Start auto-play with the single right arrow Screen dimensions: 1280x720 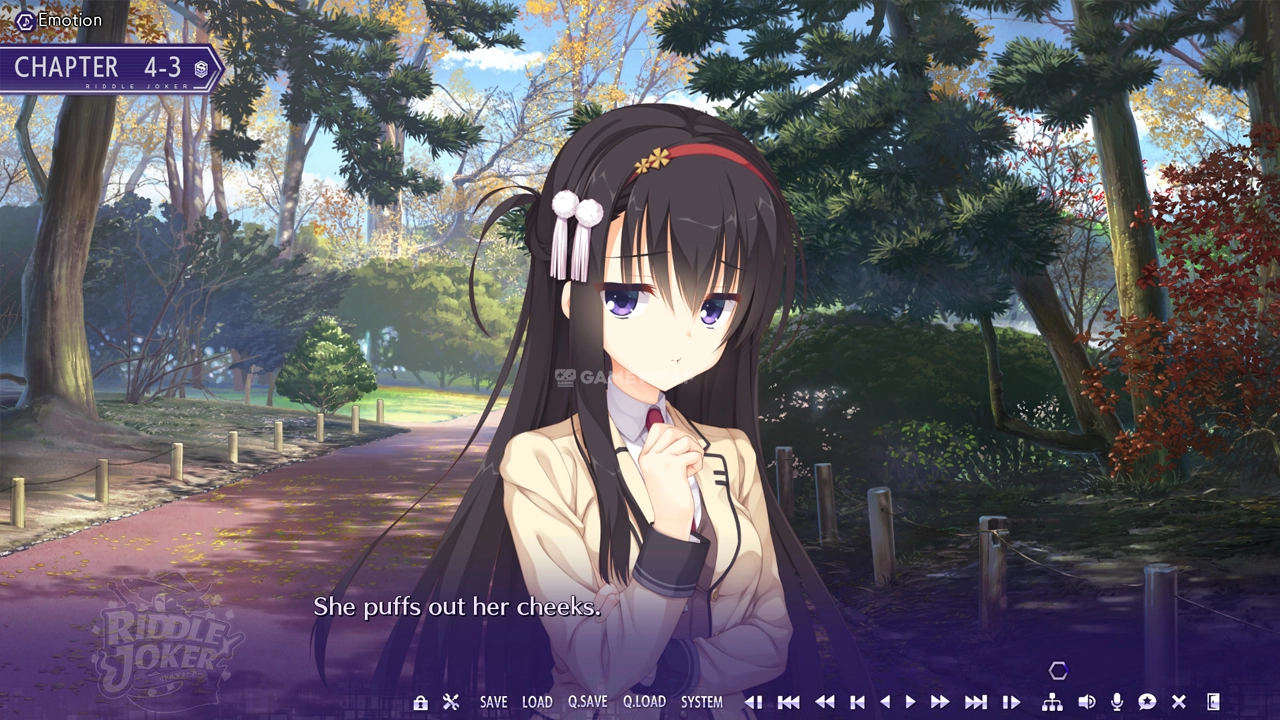(x=910, y=702)
